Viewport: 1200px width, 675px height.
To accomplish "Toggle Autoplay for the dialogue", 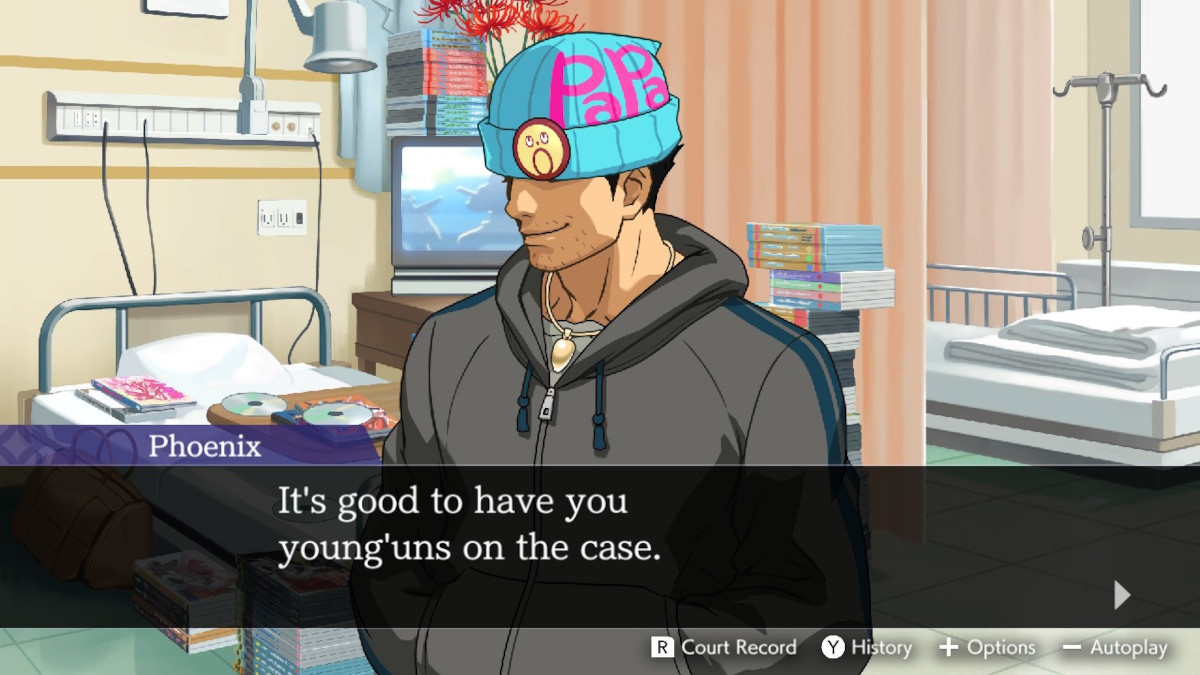I will point(1115,647).
